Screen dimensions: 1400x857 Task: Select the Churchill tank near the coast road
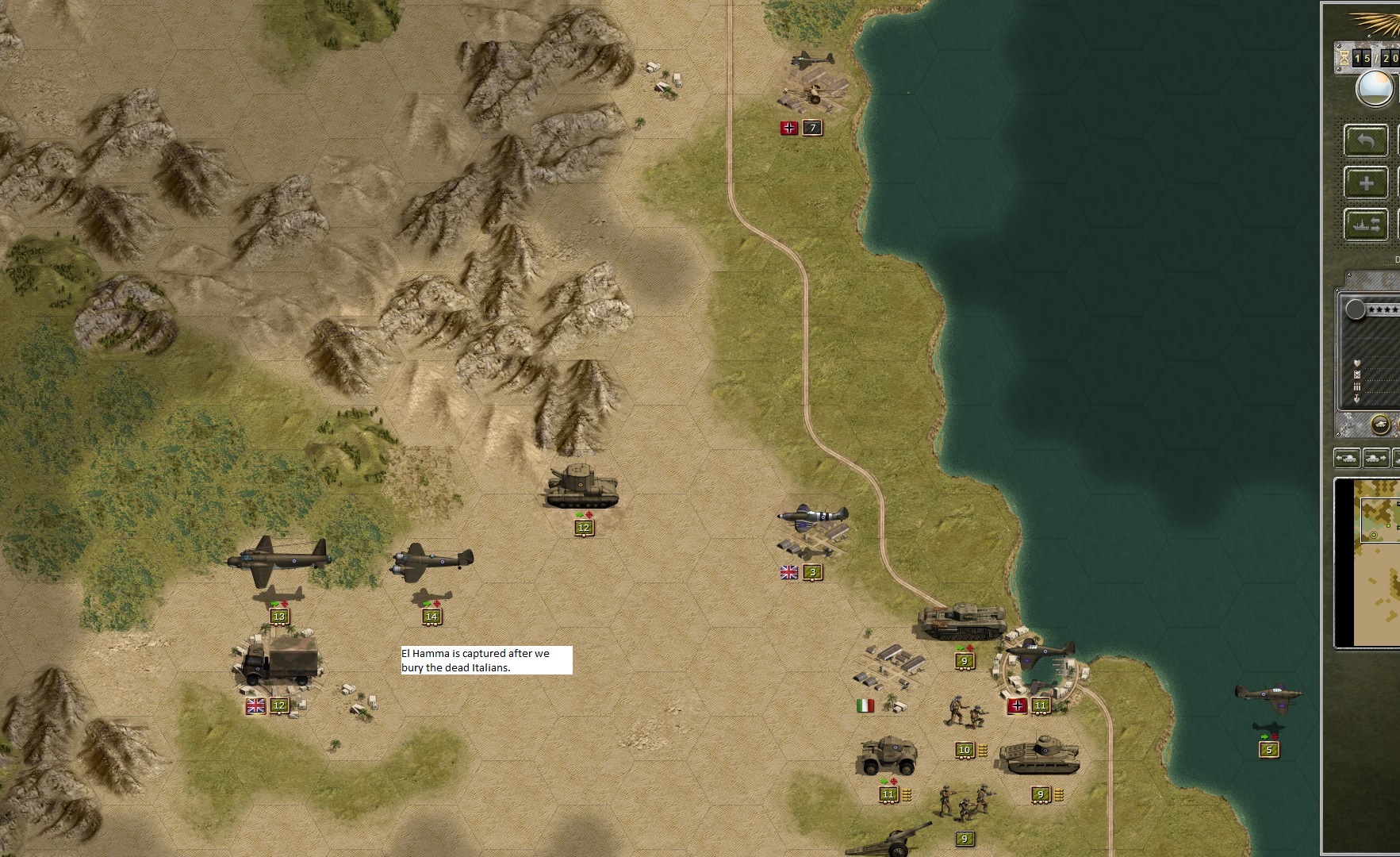coord(961,622)
